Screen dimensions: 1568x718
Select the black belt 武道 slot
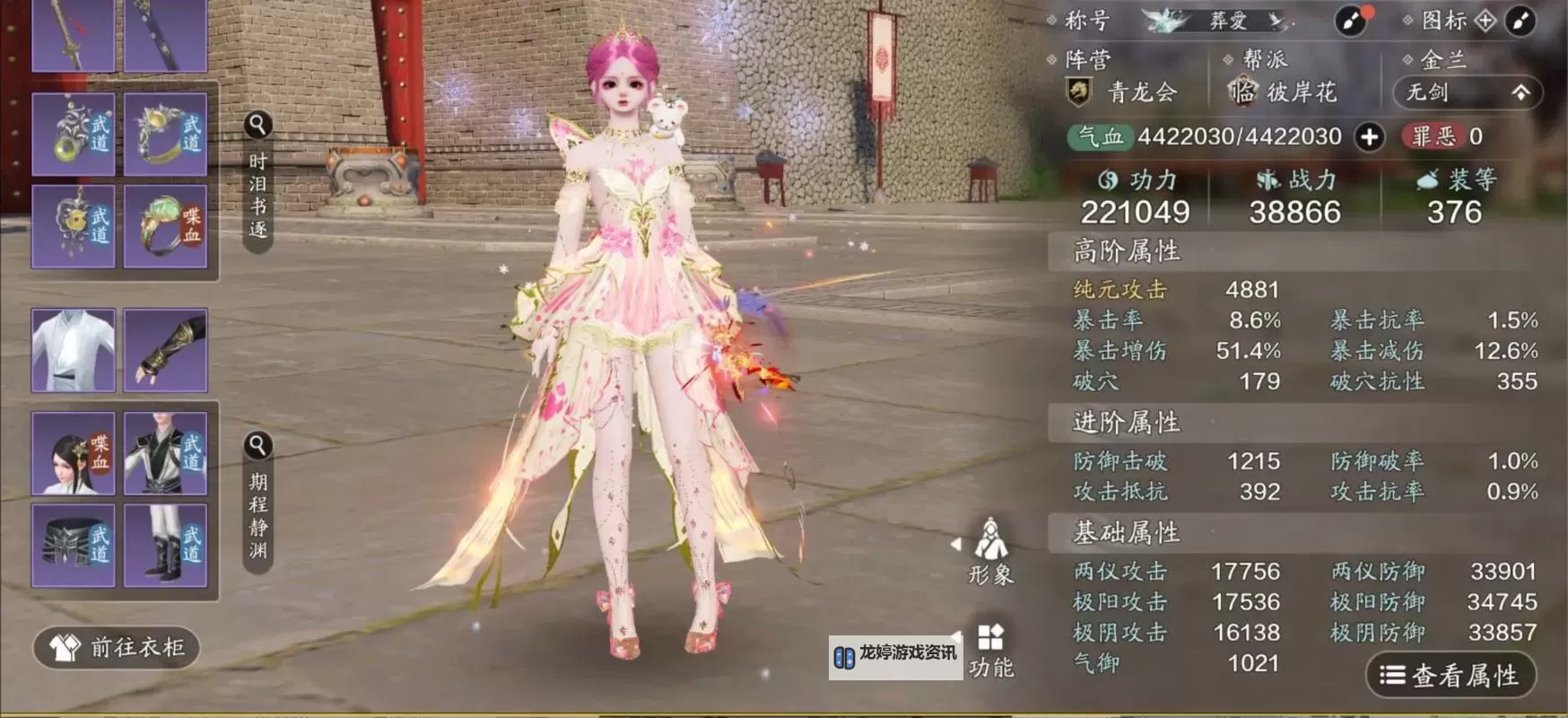click(74, 545)
